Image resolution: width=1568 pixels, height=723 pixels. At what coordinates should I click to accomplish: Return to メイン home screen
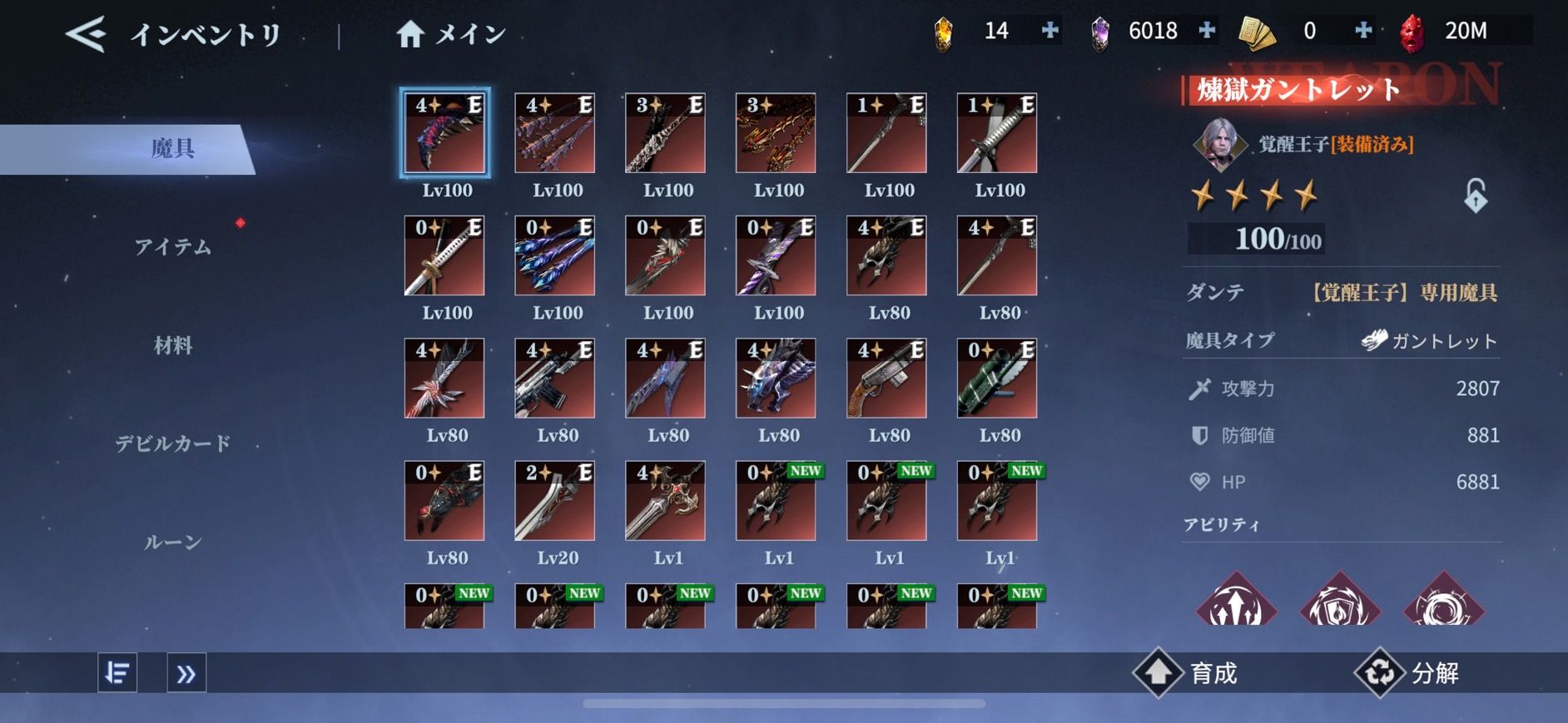click(x=450, y=34)
